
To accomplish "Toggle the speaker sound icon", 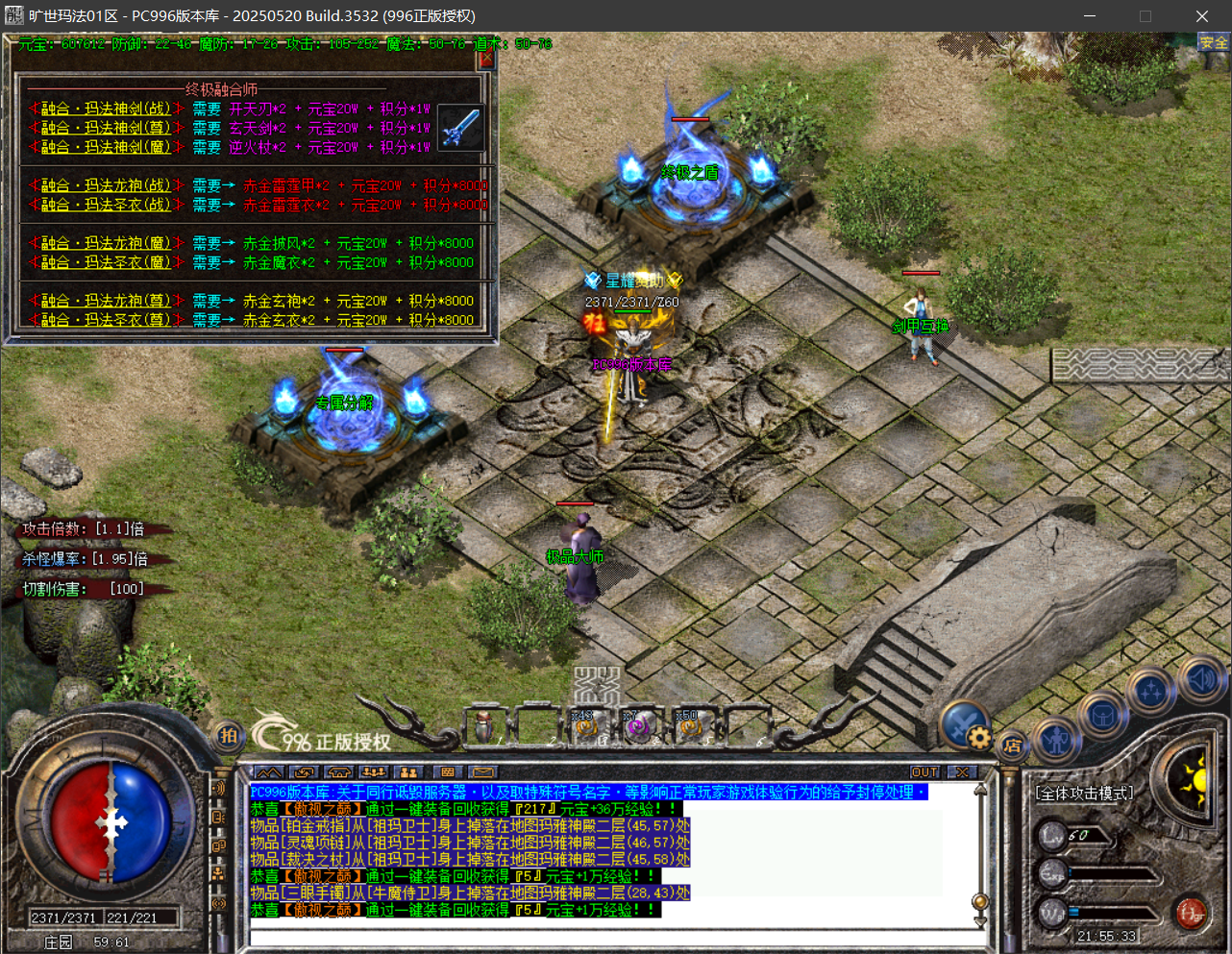I will click(x=1199, y=679).
